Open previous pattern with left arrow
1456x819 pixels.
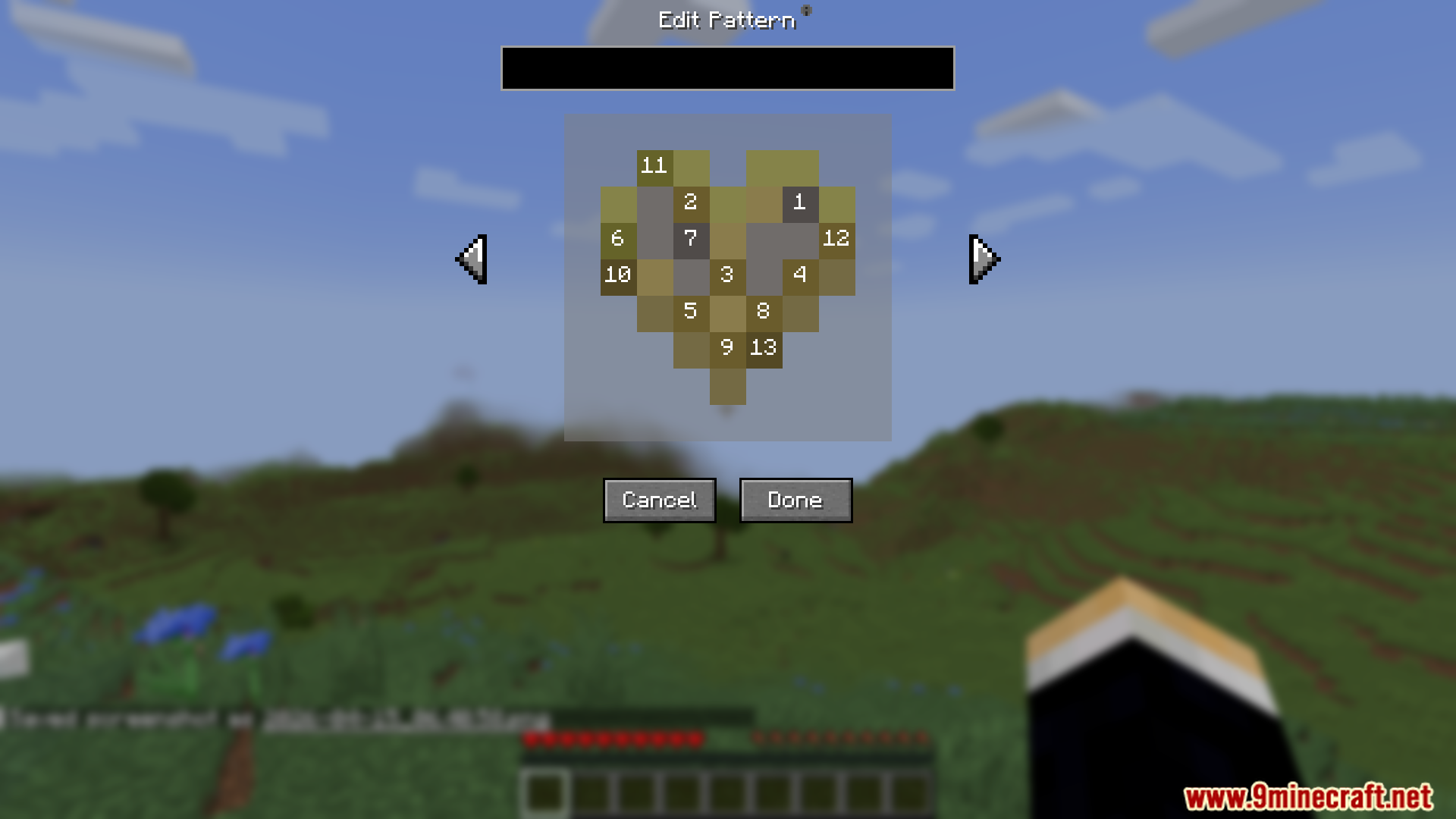click(470, 259)
